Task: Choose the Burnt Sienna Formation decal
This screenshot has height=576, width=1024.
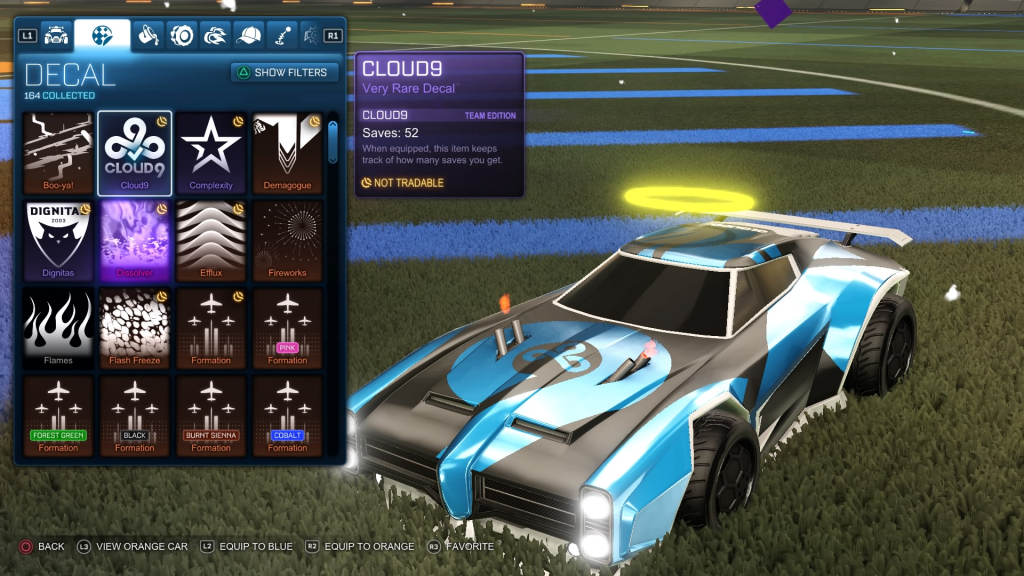Action: coord(211,415)
